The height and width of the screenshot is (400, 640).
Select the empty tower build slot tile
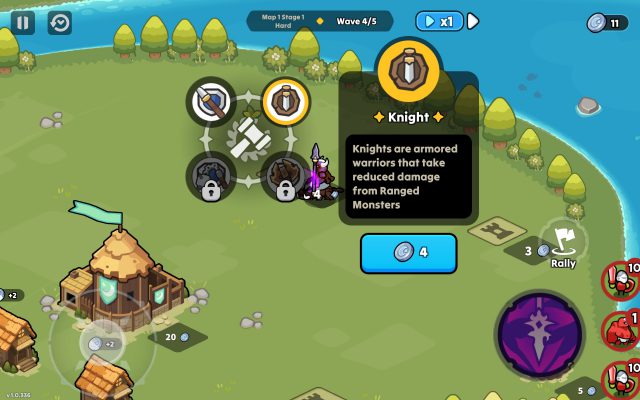(498, 232)
